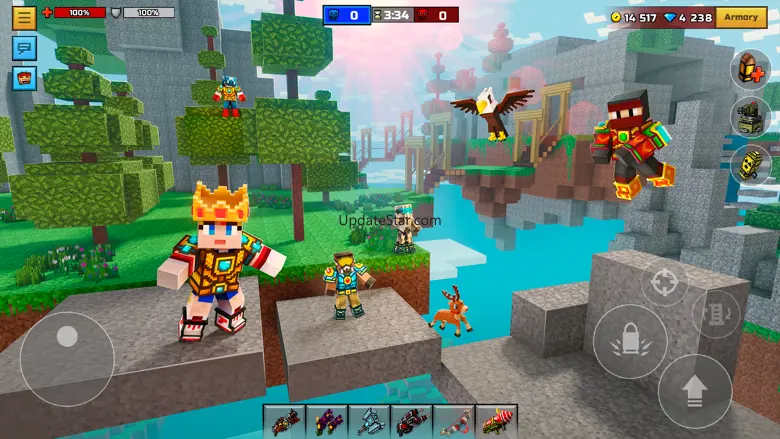780x439 pixels.
Task: Tap the up-arrow jump button
Action: [694, 390]
